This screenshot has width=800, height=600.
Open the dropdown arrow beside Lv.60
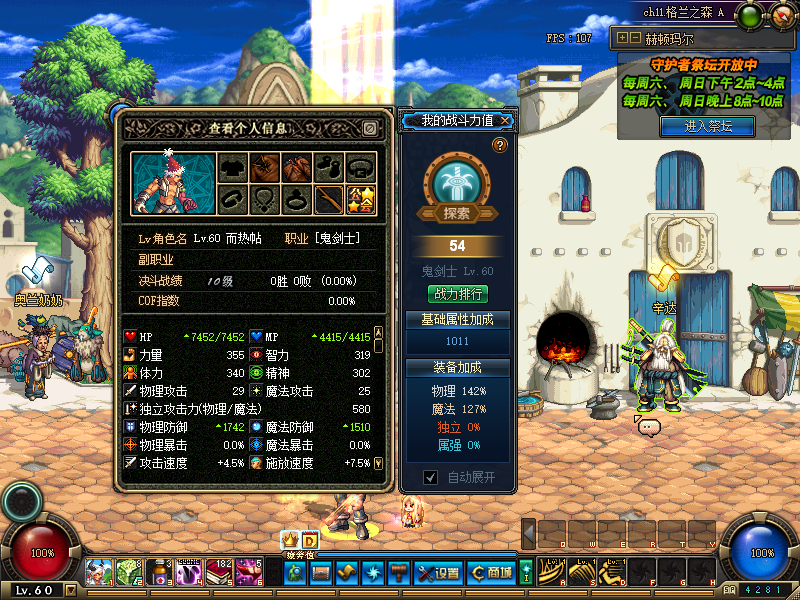pyautogui.click(x=70, y=590)
